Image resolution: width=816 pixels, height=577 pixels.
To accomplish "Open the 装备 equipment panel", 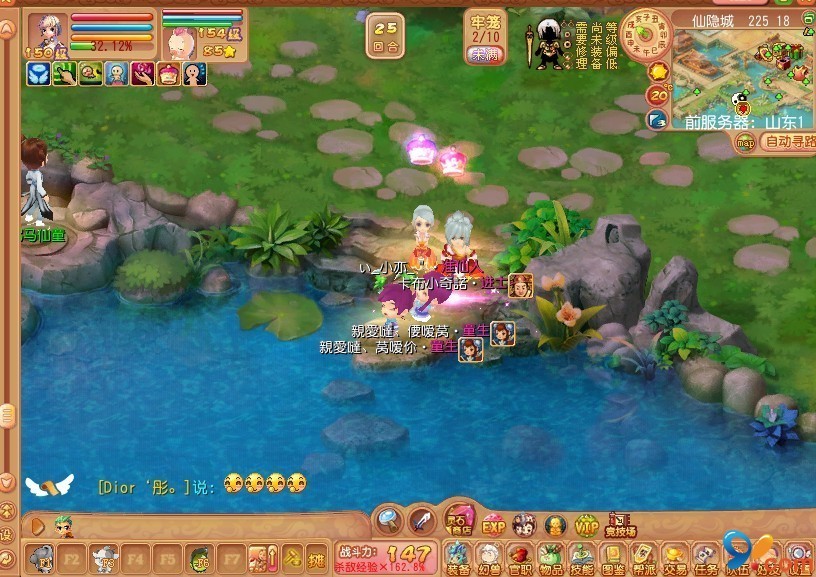I will [x=458, y=557].
